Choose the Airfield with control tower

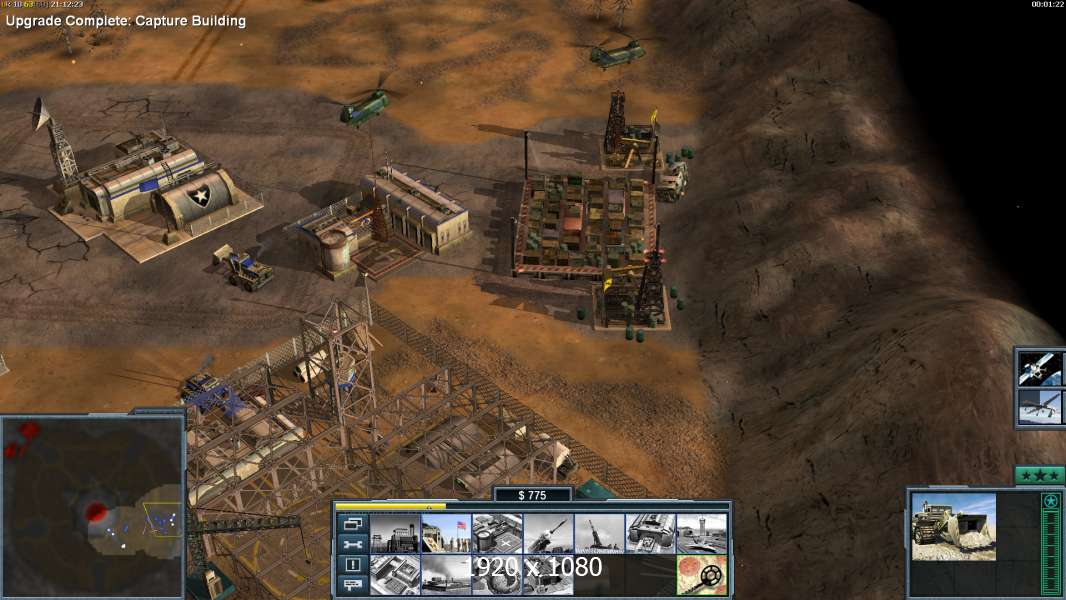coord(701,533)
